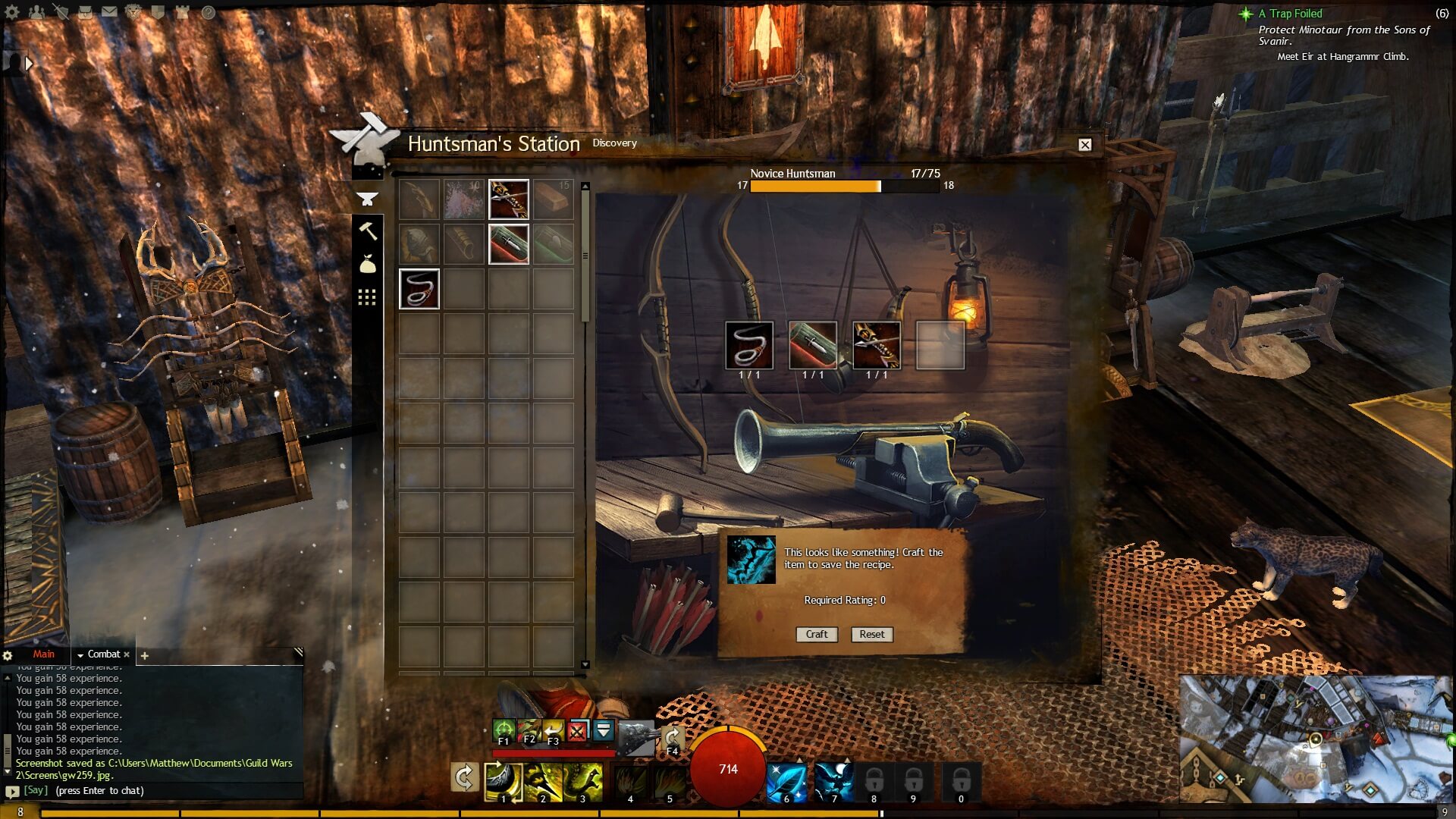Toggle the Contacts and LFG icon
The height and width of the screenshot is (819, 1456).
(x=36, y=12)
